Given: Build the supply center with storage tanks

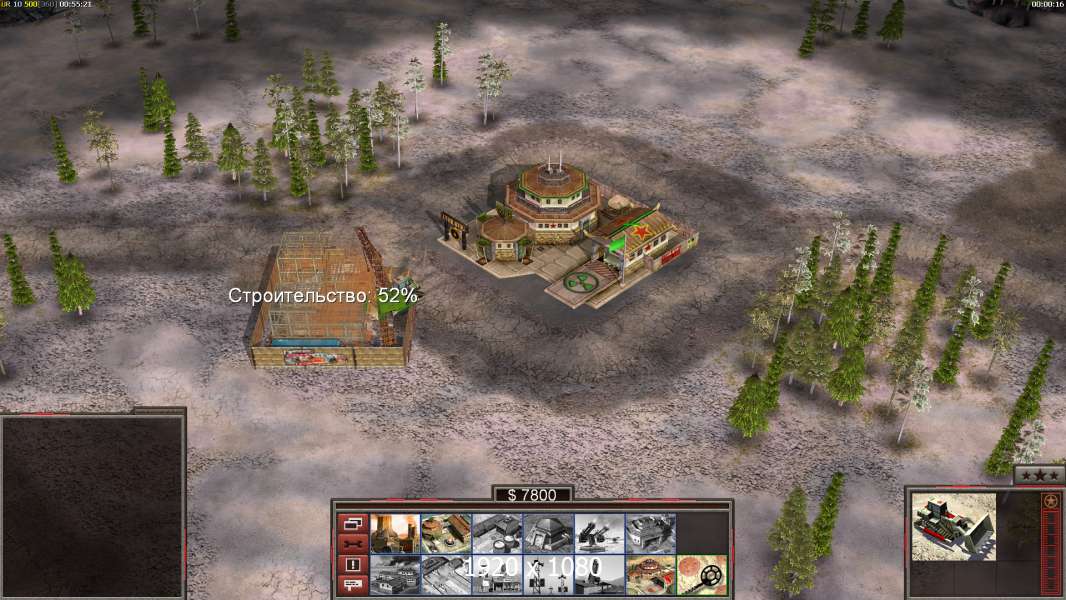Looking at the screenshot, I should (x=497, y=533).
